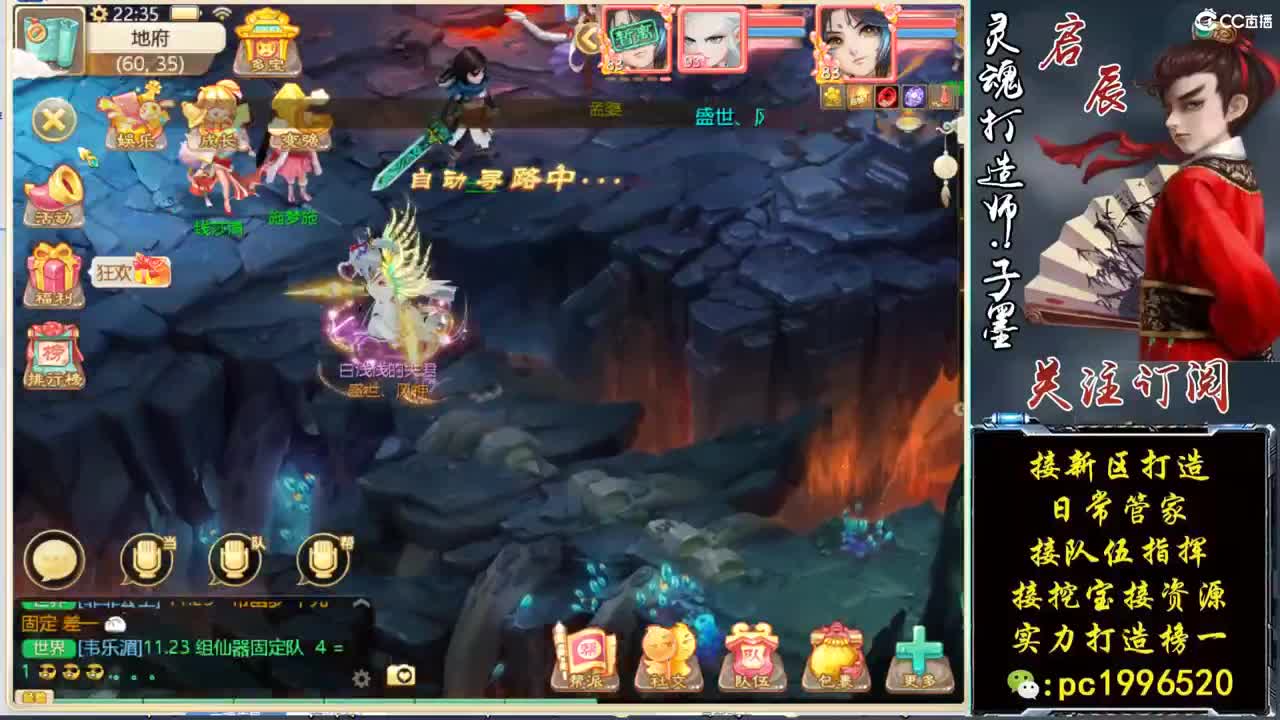Click the camera screenshot button in chat
1280x720 pixels.
(400, 677)
